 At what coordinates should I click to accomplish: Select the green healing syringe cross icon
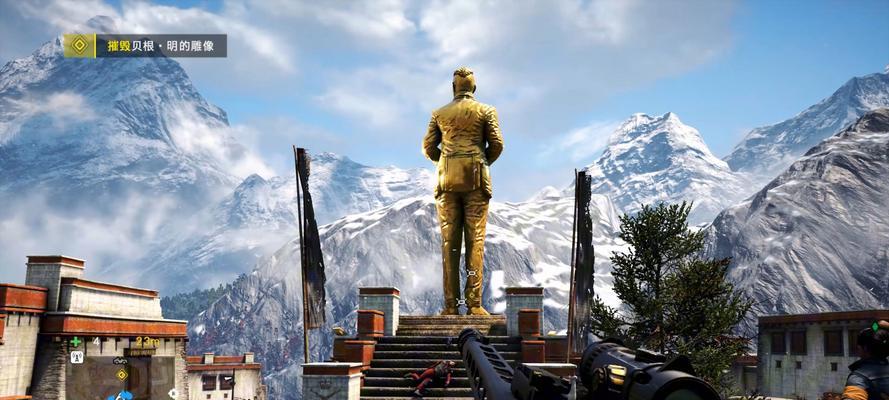tap(76, 342)
